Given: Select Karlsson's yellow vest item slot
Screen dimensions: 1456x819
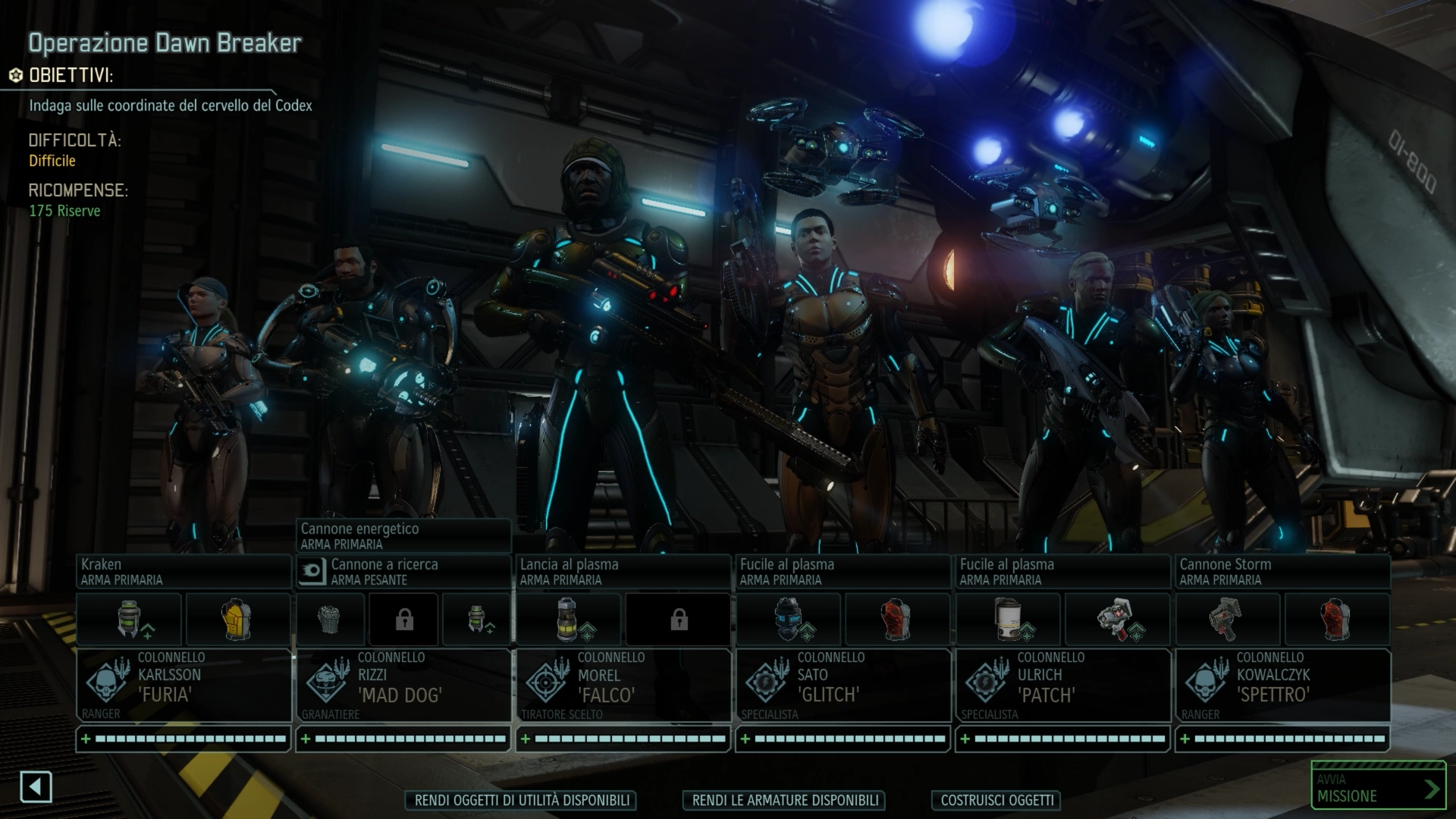Looking at the screenshot, I should pyautogui.click(x=238, y=619).
